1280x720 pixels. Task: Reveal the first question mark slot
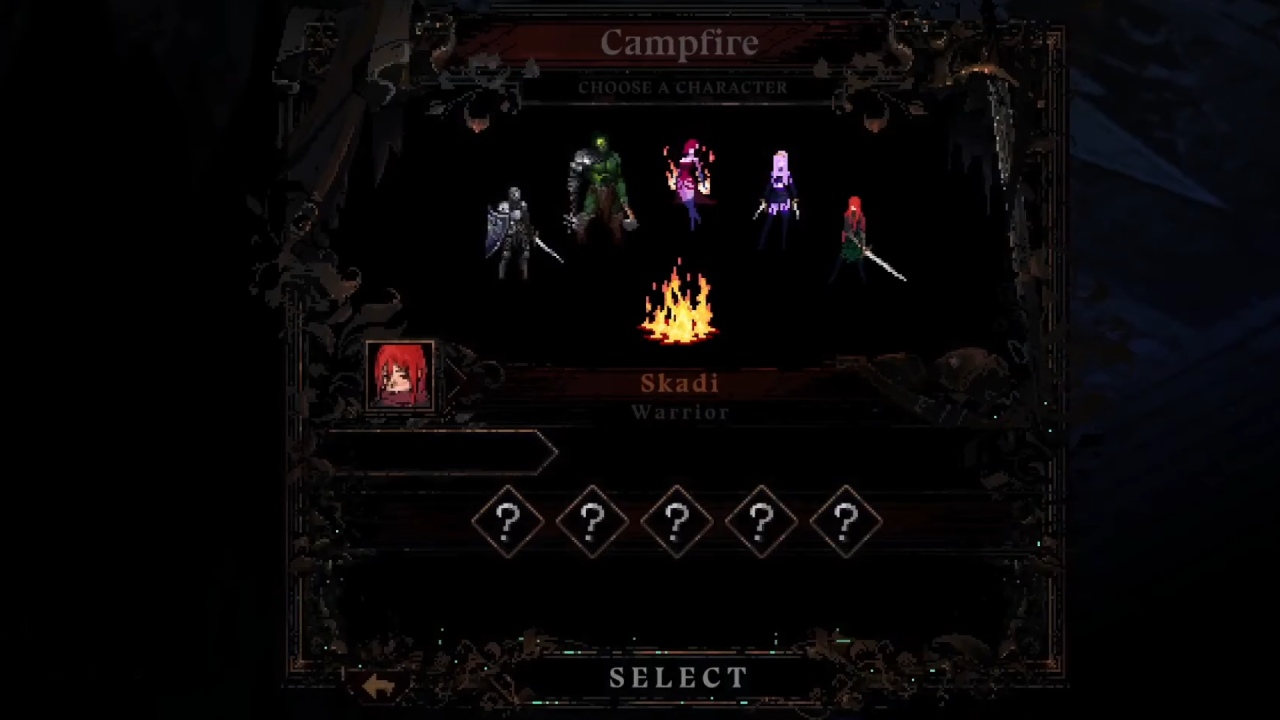coord(509,520)
